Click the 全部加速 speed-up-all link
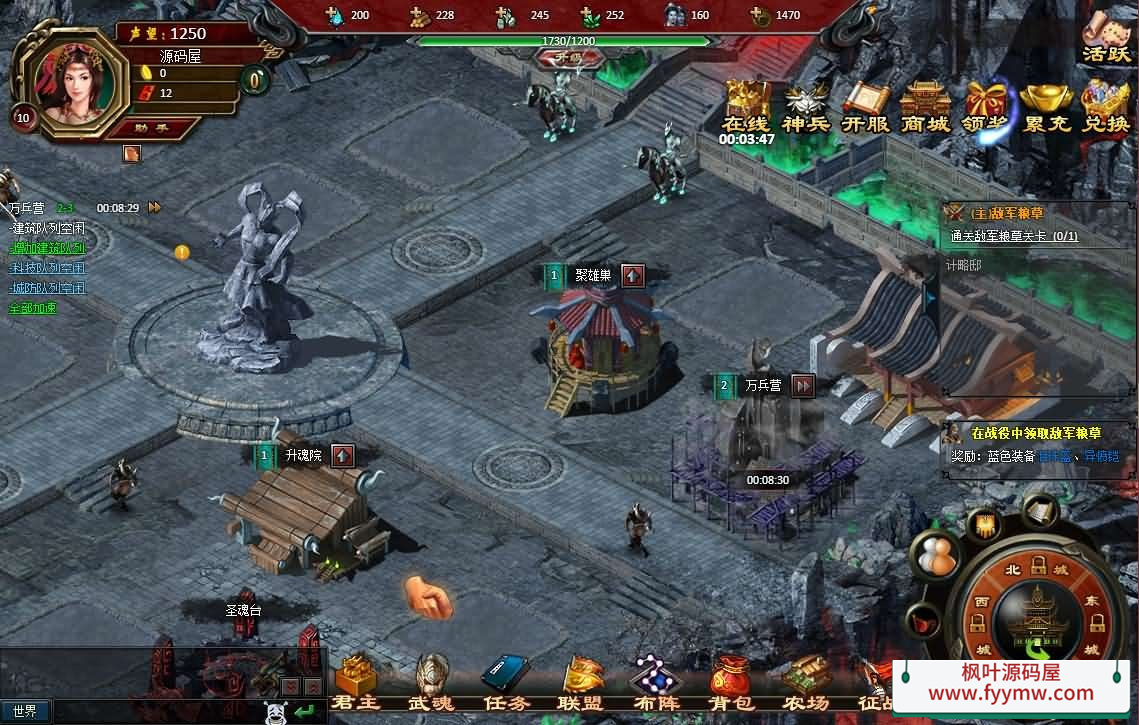Screen dimensions: 1139x725 (33, 308)
